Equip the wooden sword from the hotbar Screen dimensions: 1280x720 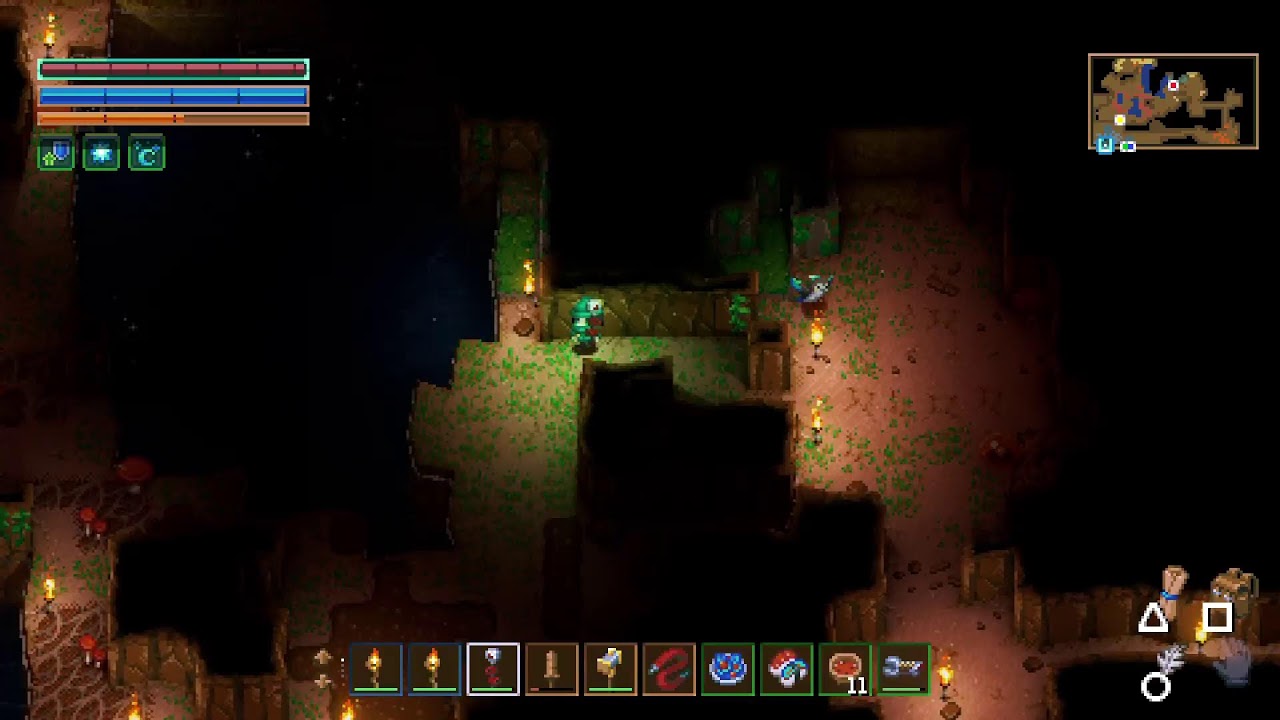(551, 669)
